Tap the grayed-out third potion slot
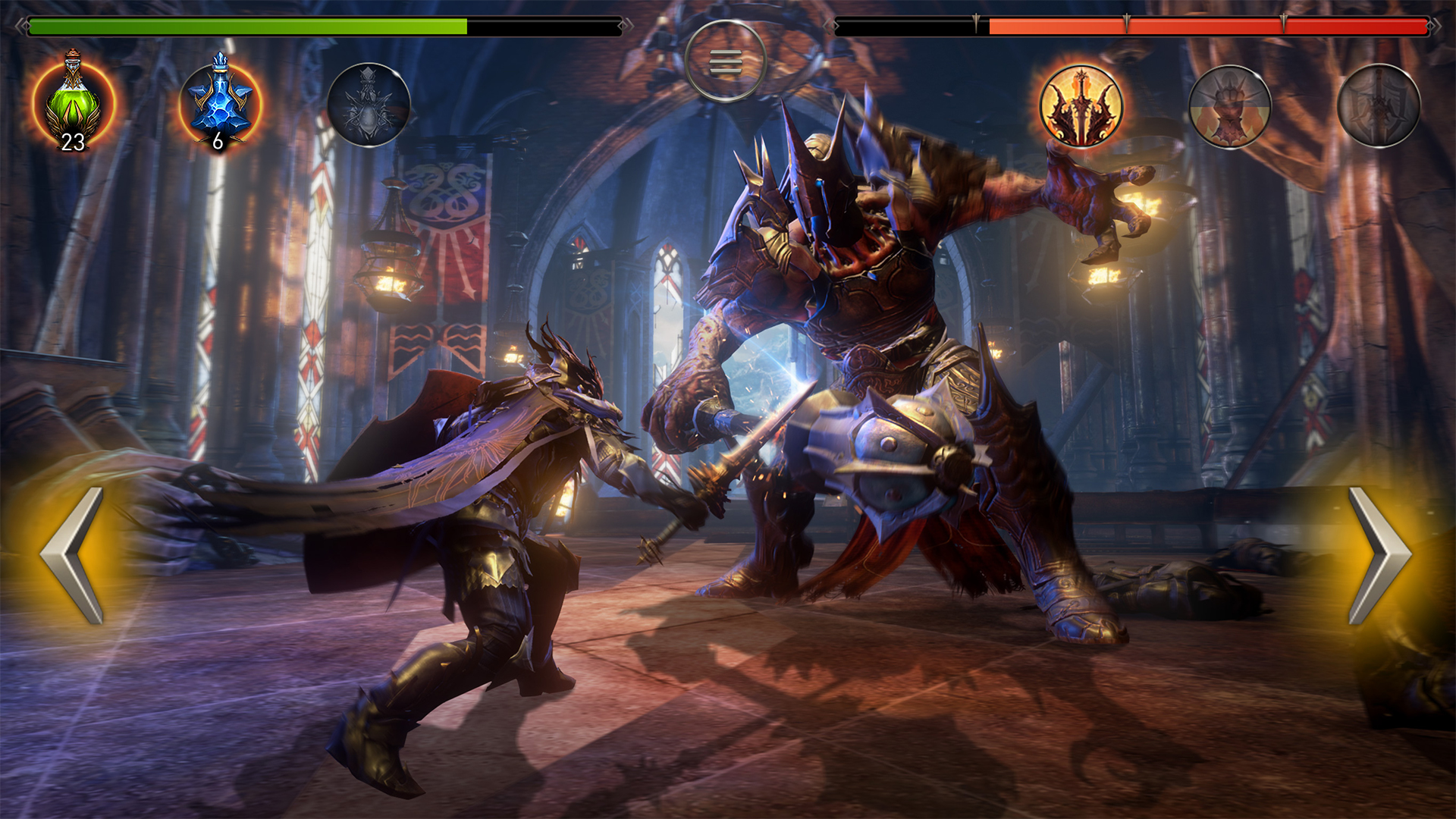 pos(366,102)
